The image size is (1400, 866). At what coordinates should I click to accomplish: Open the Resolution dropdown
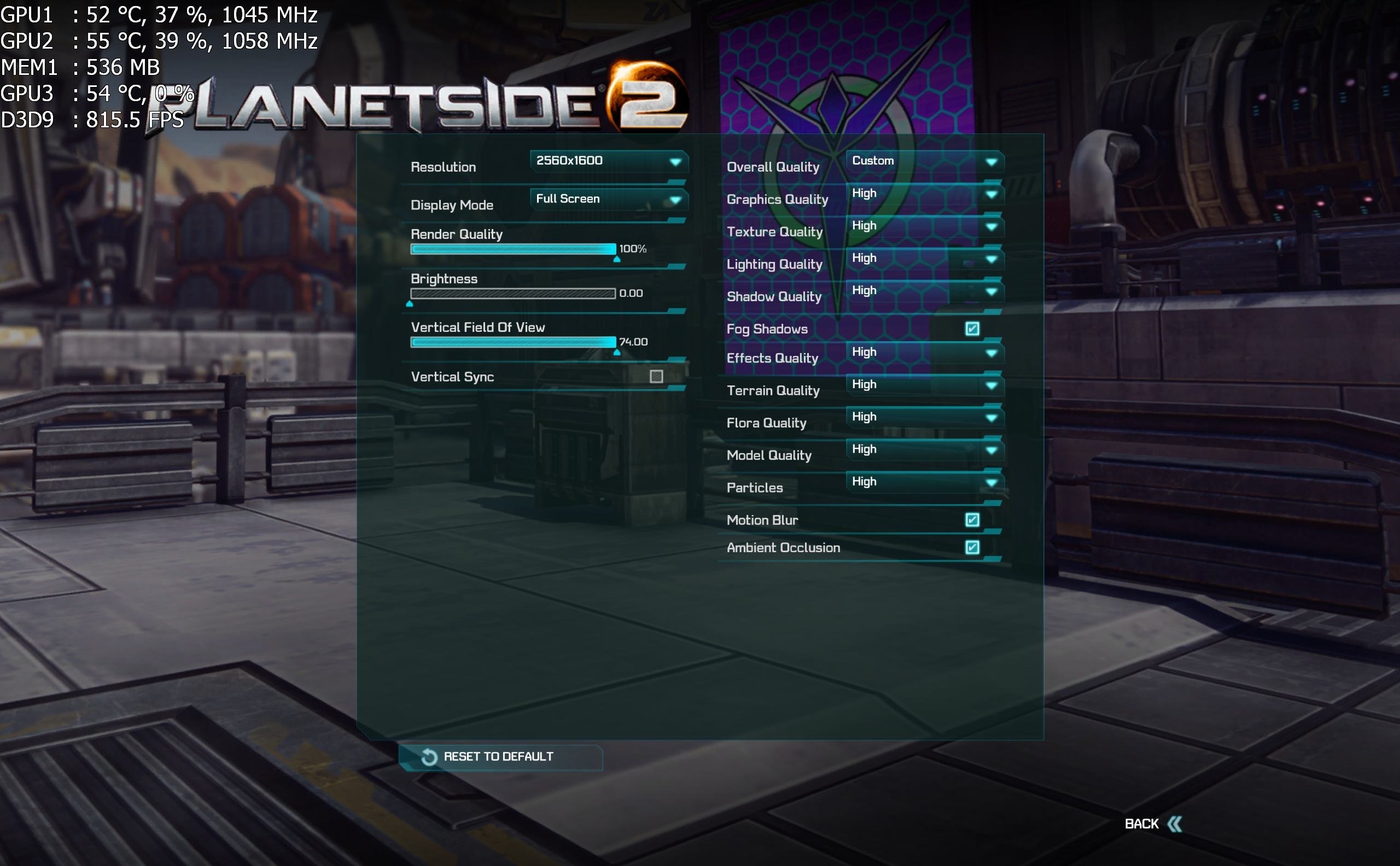608,161
